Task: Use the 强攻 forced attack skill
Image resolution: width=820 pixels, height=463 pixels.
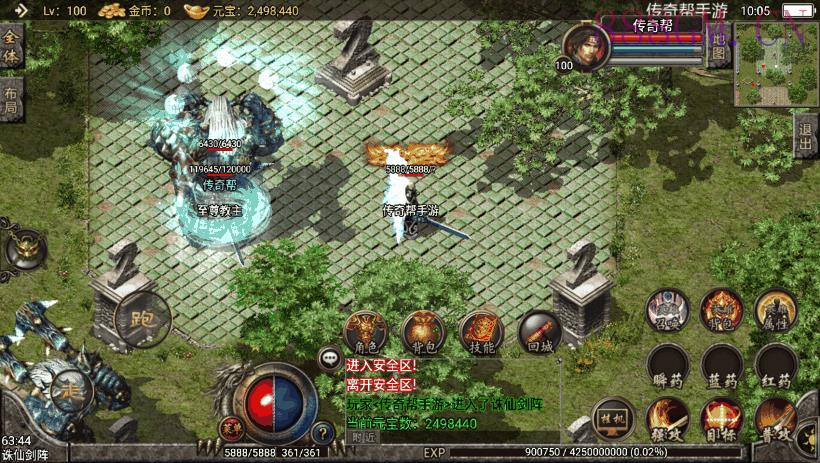Action: 667,418
